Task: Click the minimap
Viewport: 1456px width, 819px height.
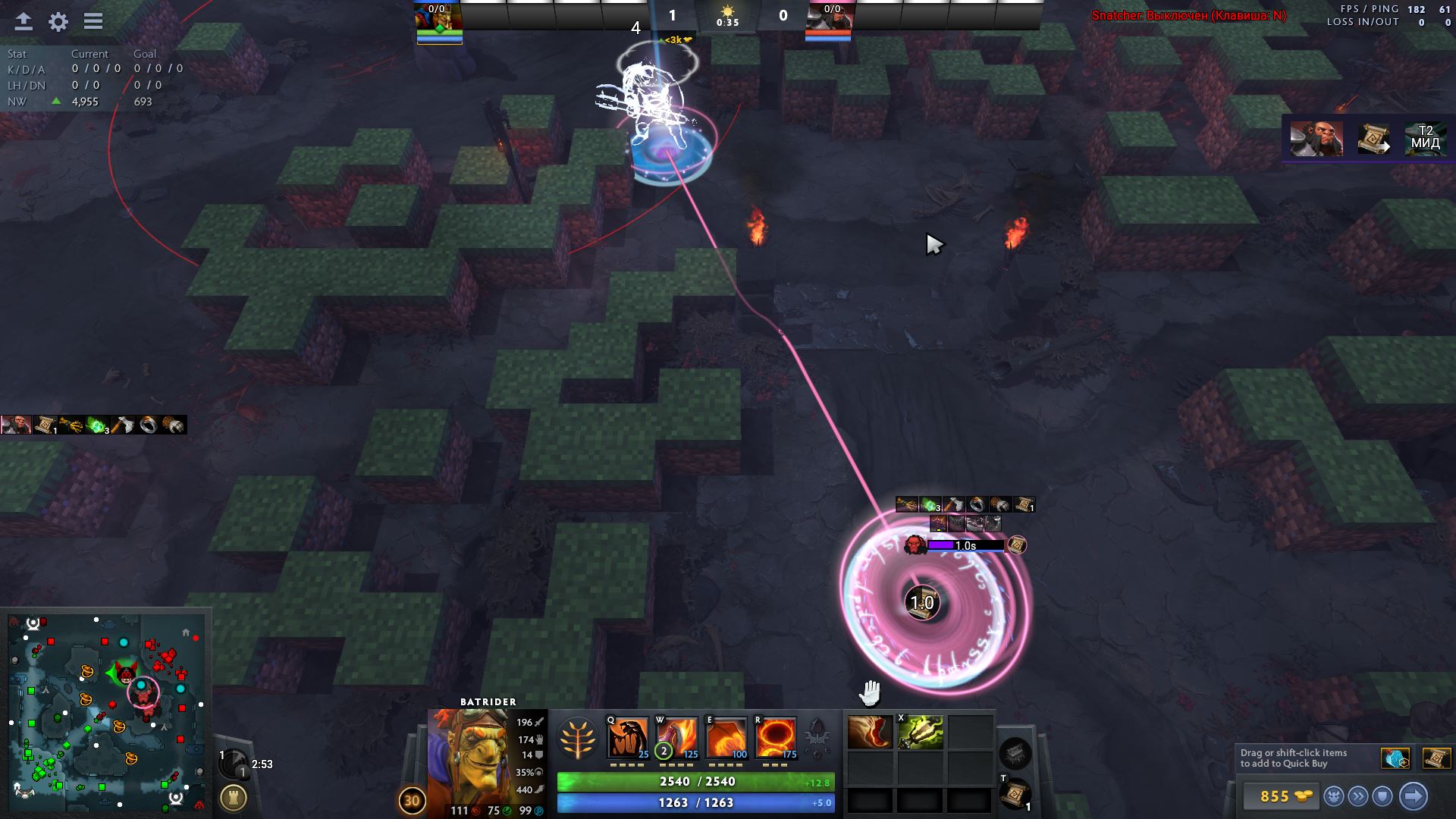Action: click(x=106, y=711)
